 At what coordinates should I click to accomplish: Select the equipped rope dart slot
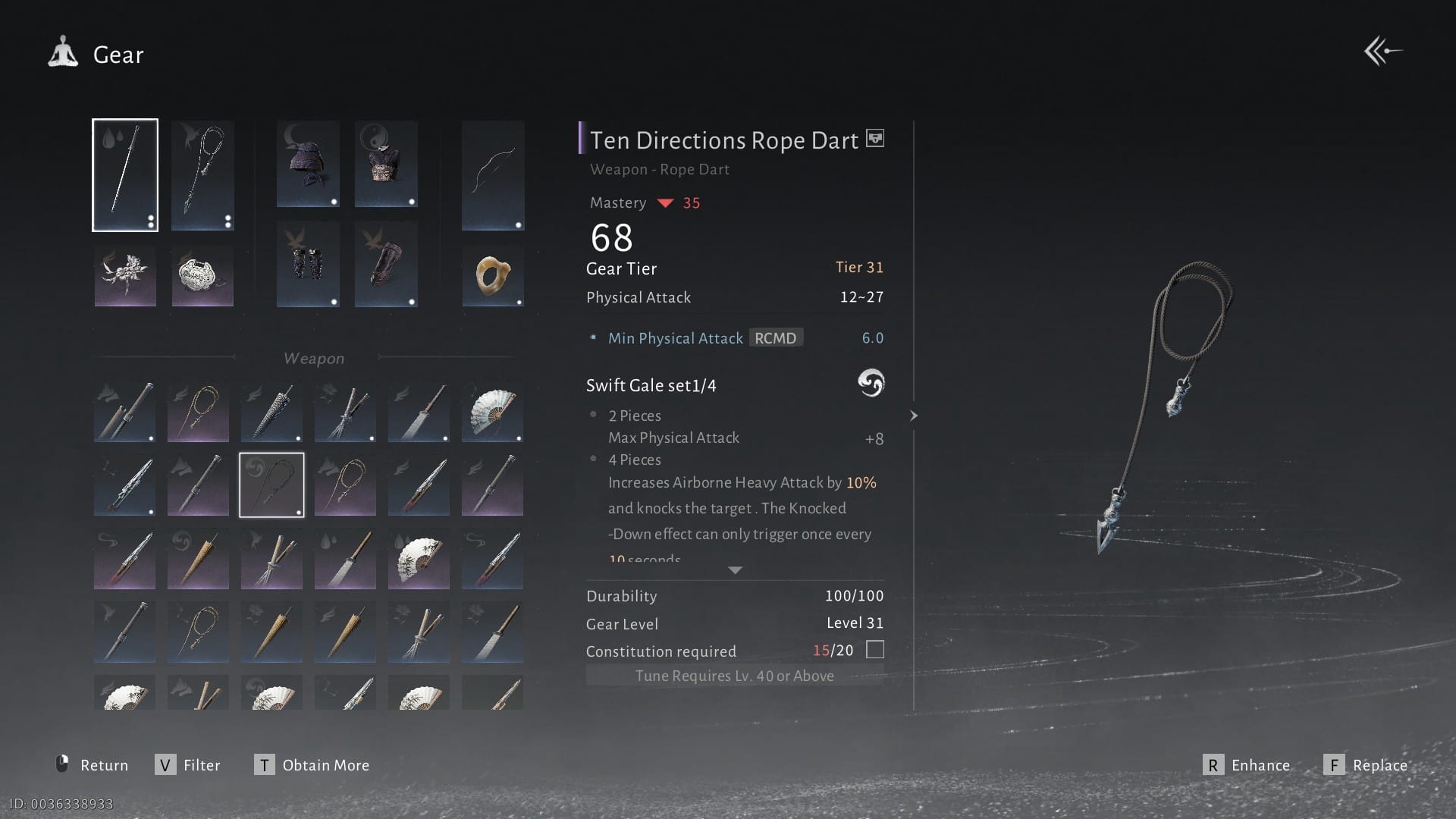pos(202,175)
